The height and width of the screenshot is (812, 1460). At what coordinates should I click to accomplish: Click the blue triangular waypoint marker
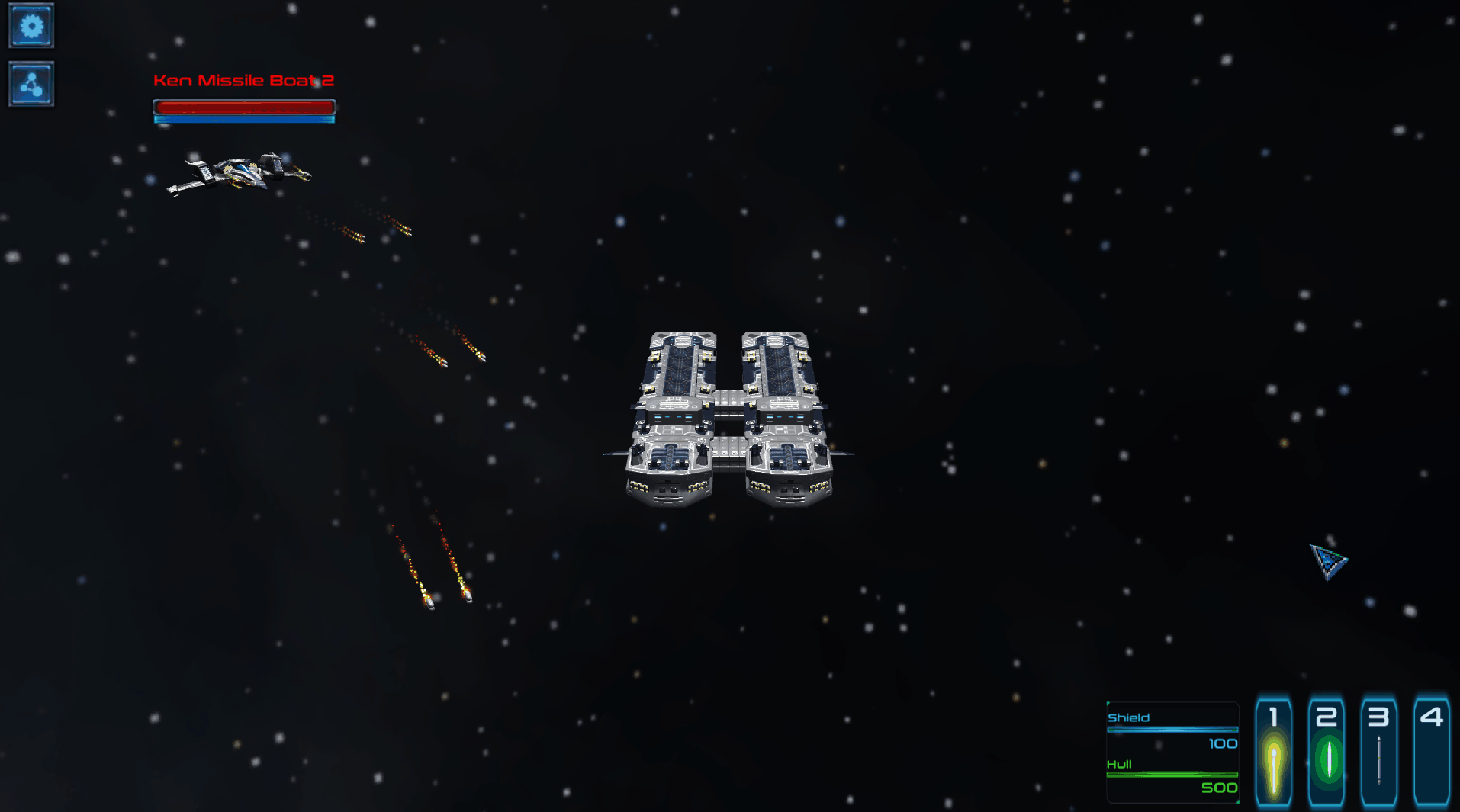[1329, 563]
